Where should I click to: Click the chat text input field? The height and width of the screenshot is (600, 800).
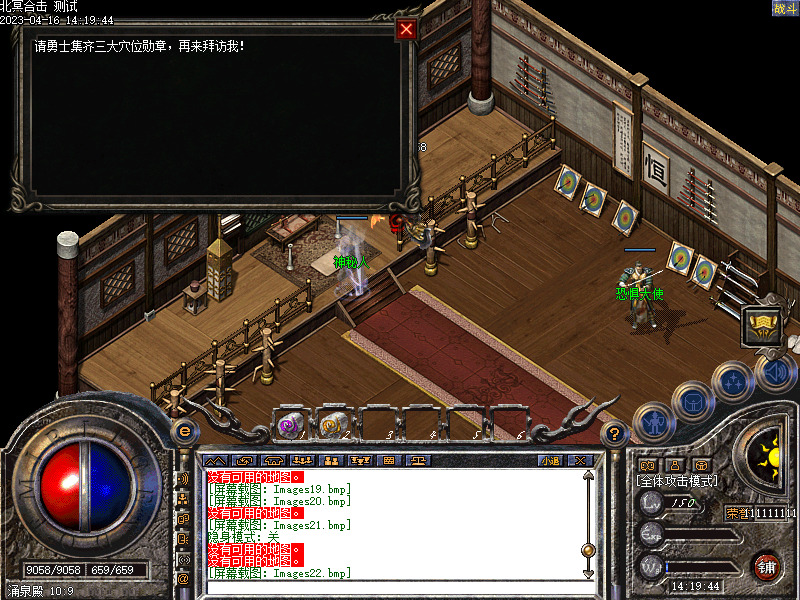click(390, 588)
